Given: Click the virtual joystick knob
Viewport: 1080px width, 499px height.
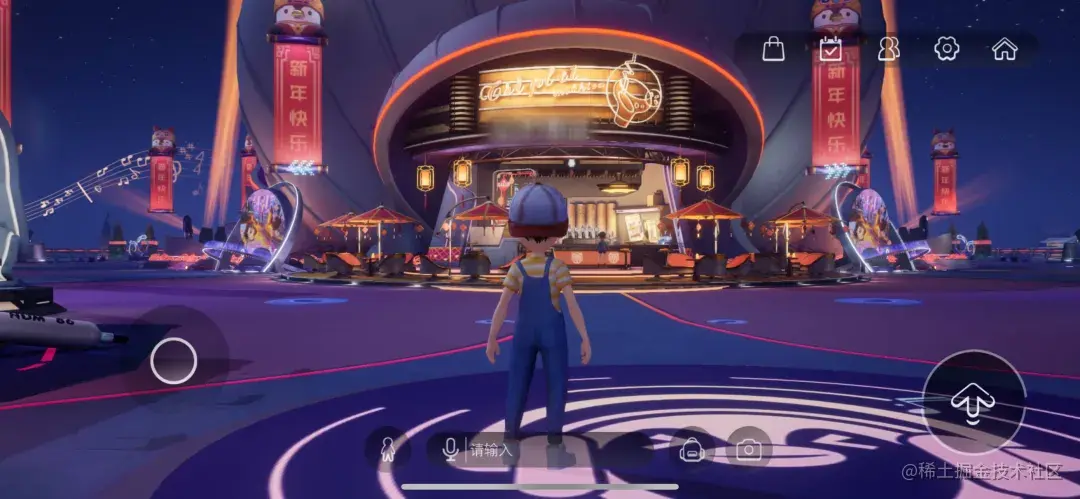Looking at the screenshot, I should (174, 361).
